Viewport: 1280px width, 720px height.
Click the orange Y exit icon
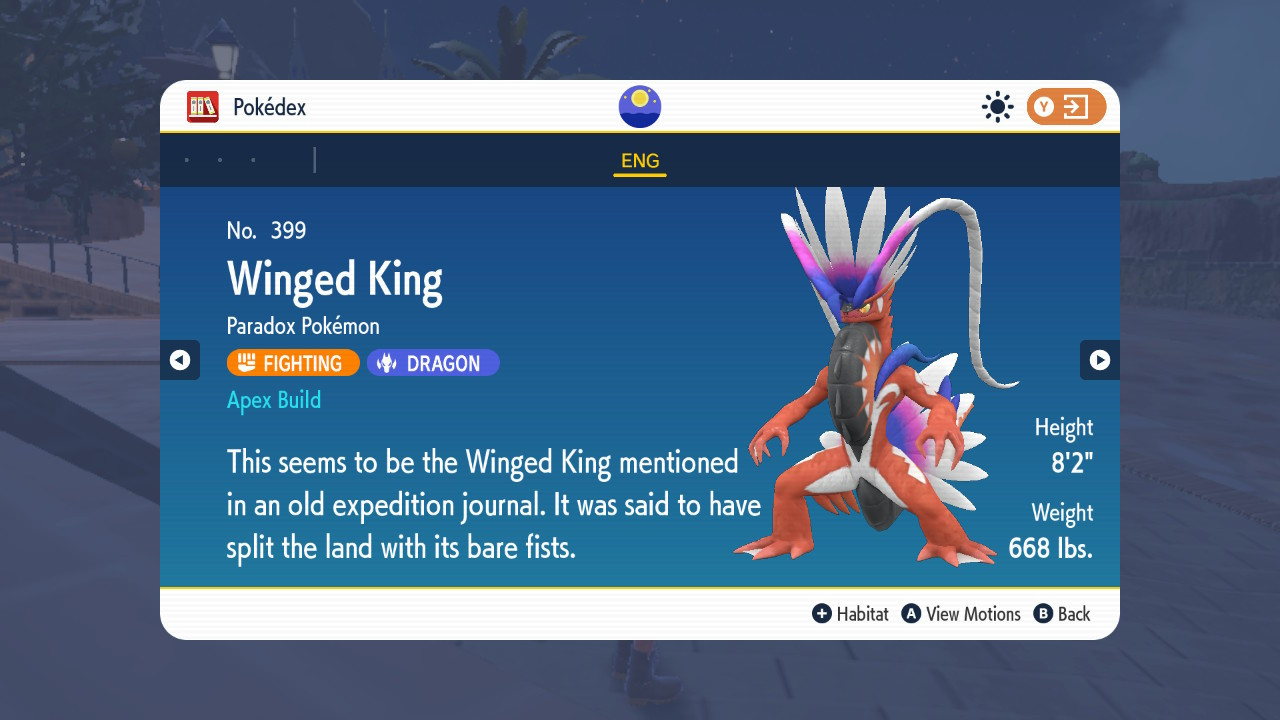[1066, 107]
